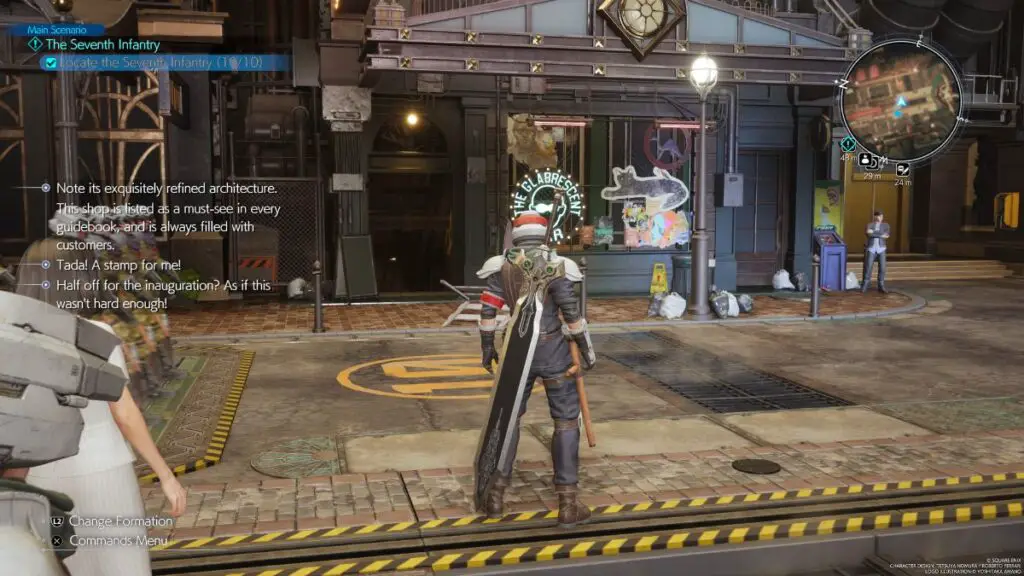
Task: Click the main quest marker showing 48 m
Action: pyautogui.click(x=847, y=144)
